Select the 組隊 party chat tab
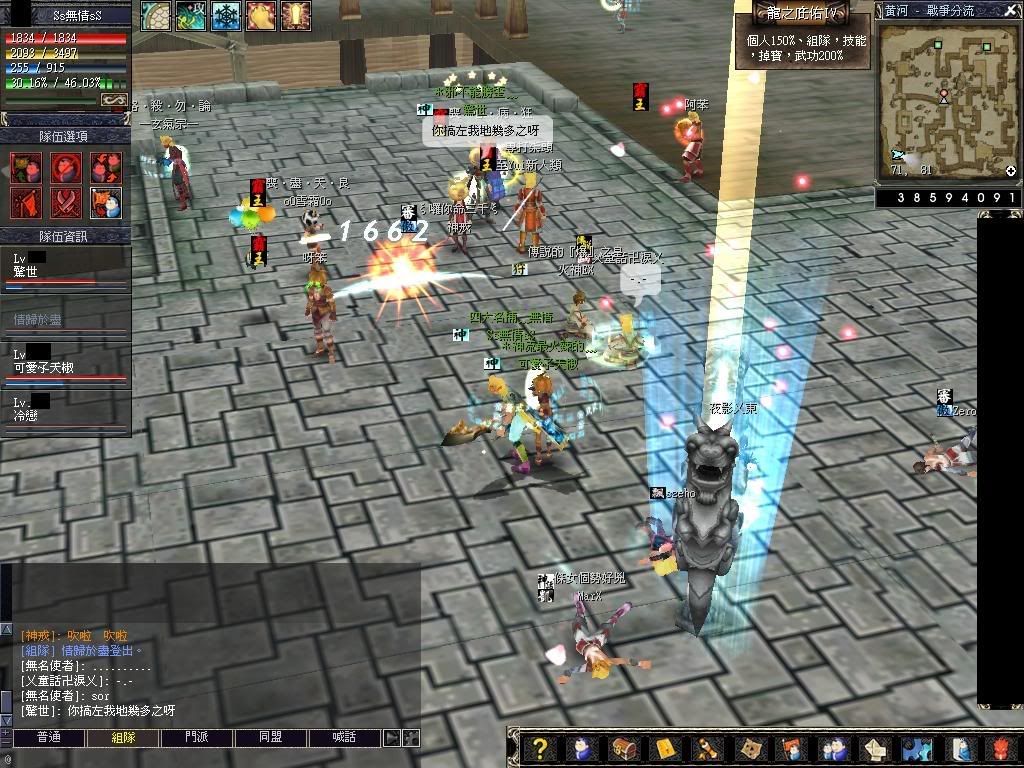The image size is (1024, 768). pos(123,737)
